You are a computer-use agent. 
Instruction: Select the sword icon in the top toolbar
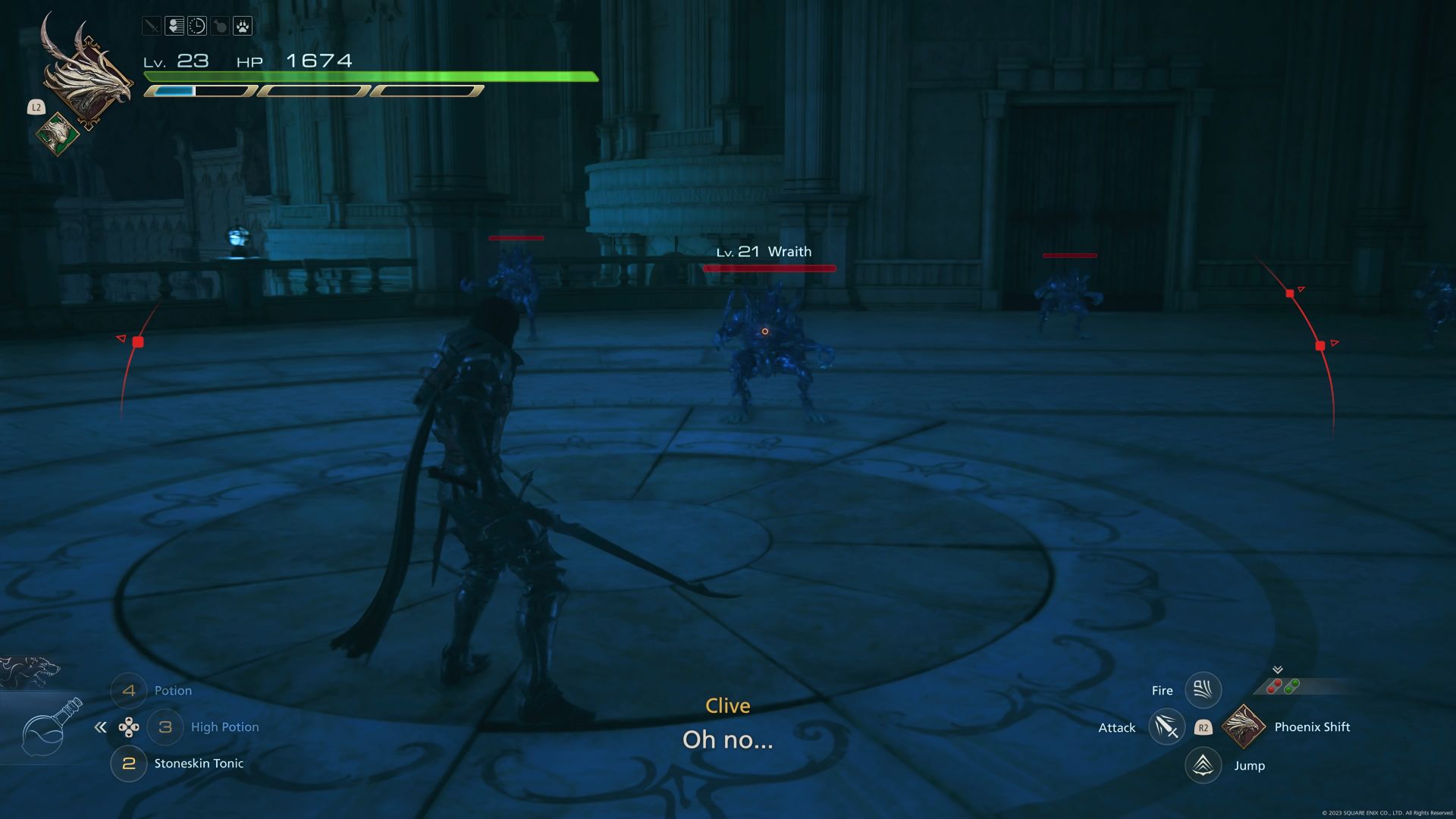tap(152, 25)
